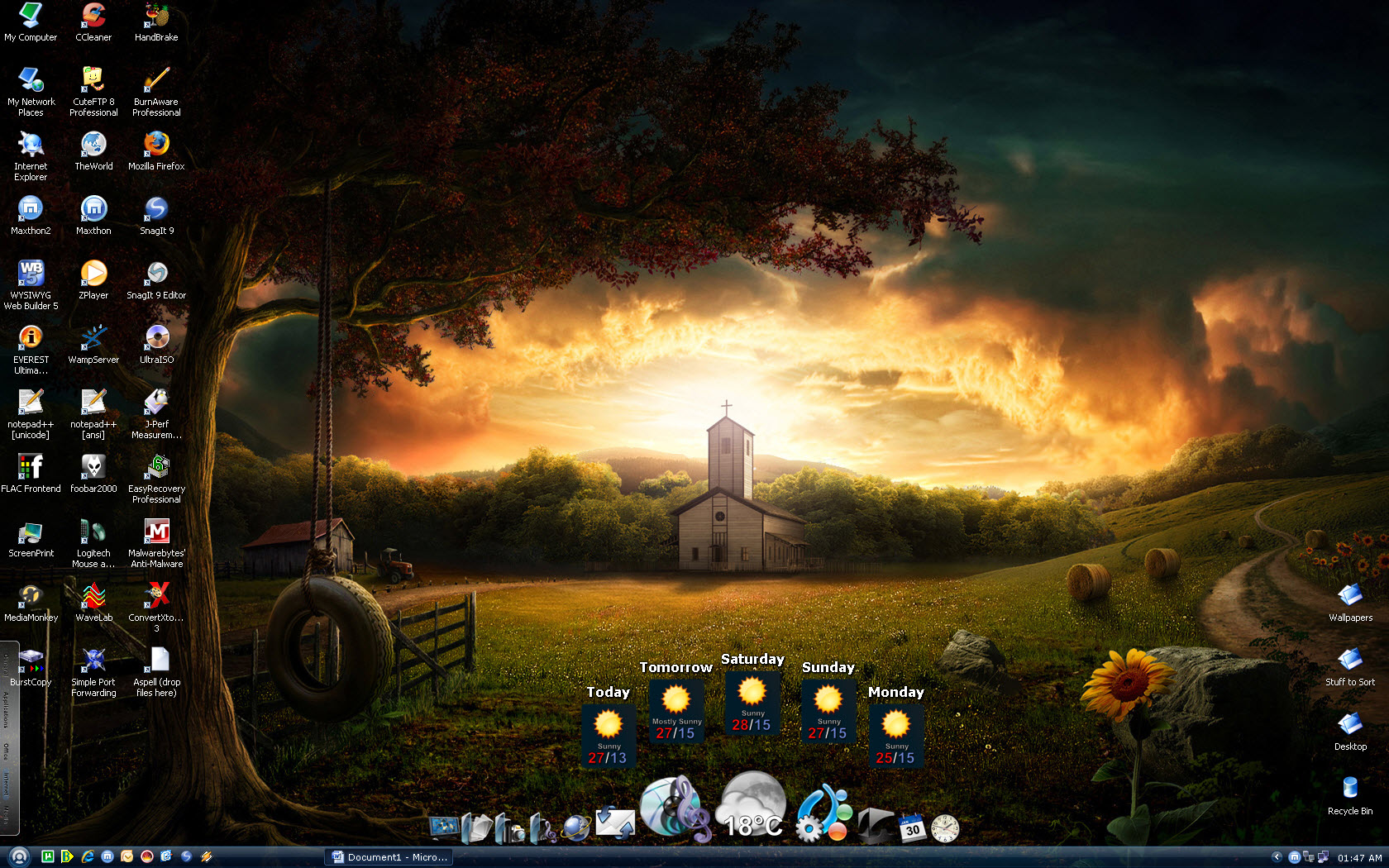
Task: Click the 18°C weather dock icon
Action: coord(752,806)
